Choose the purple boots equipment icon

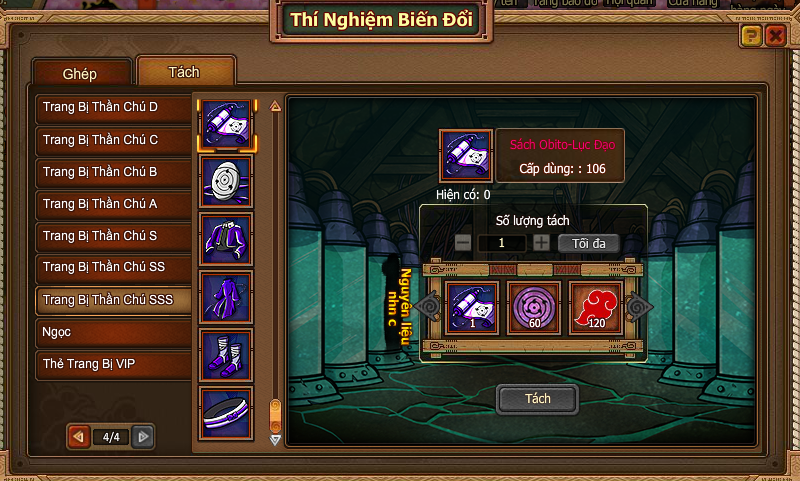coord(226,354)
